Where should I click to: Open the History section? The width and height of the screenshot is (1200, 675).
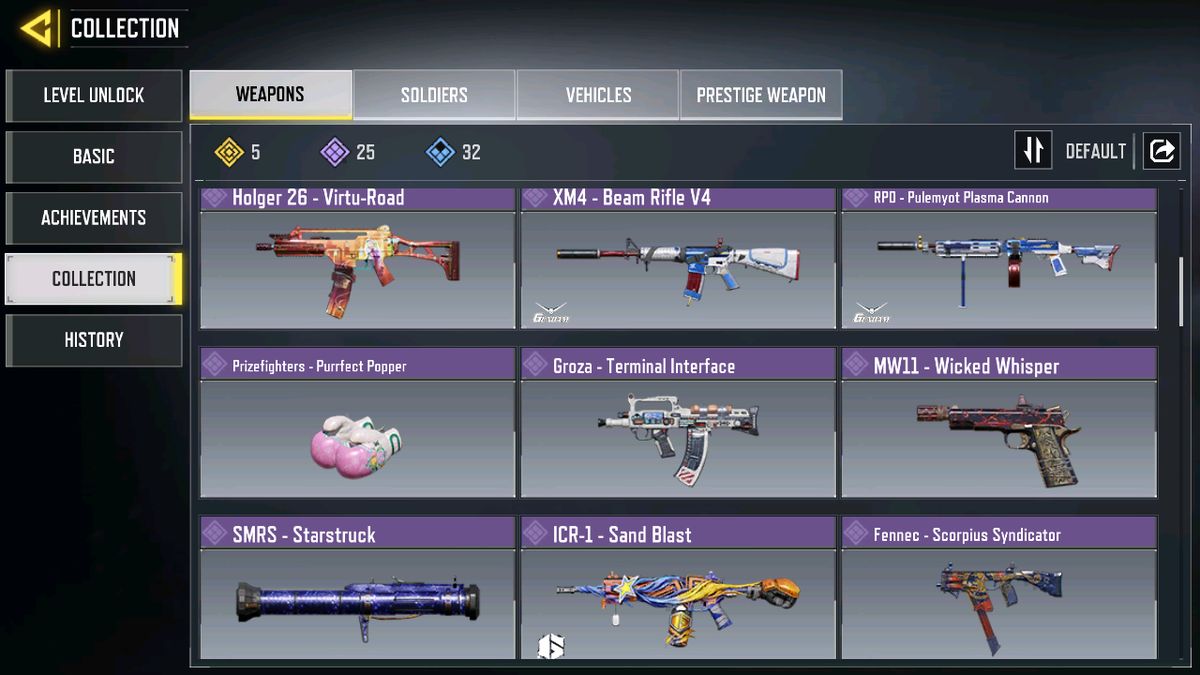(94, 340)
